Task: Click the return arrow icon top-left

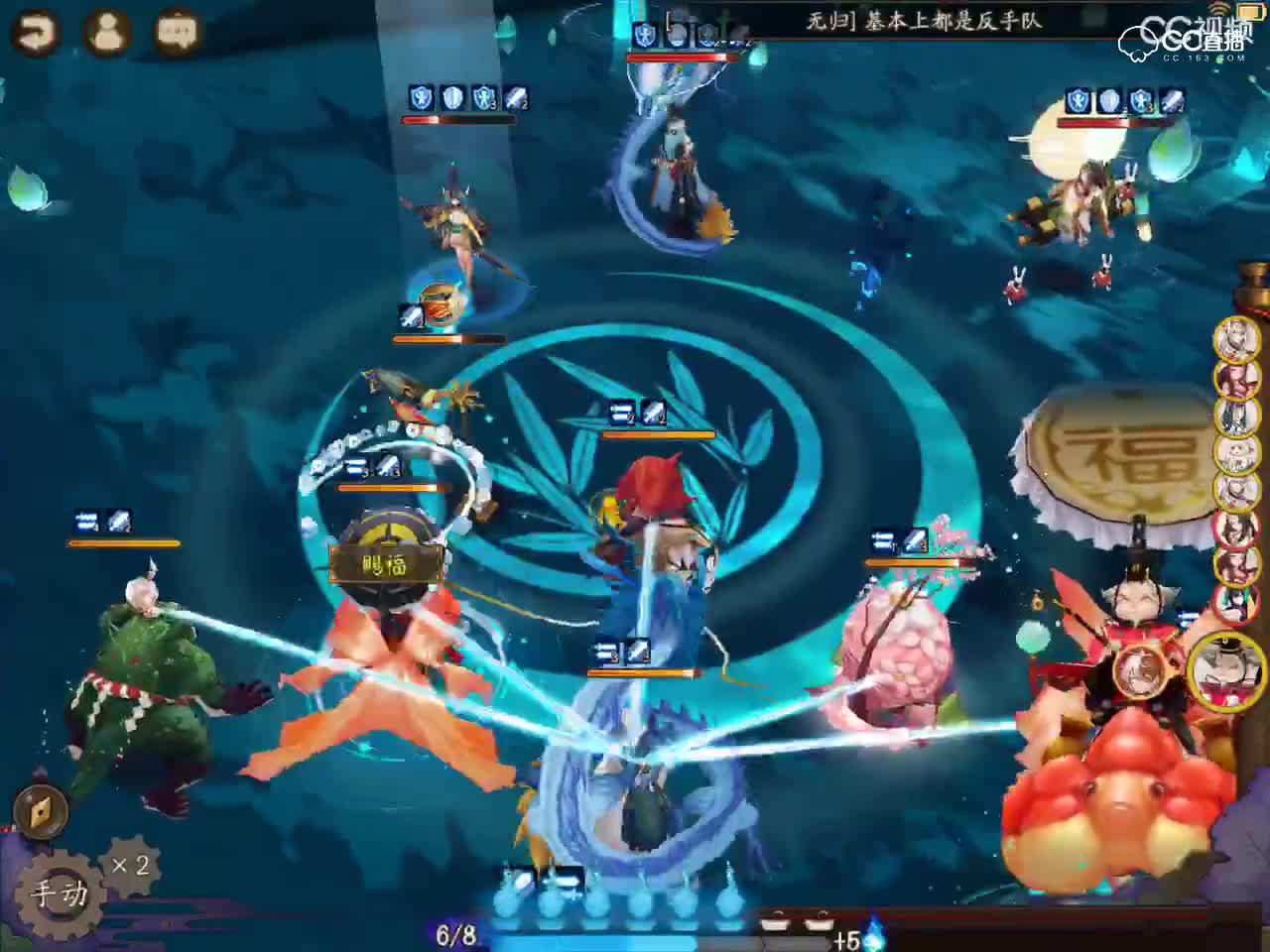Action: tap(34, 31)
